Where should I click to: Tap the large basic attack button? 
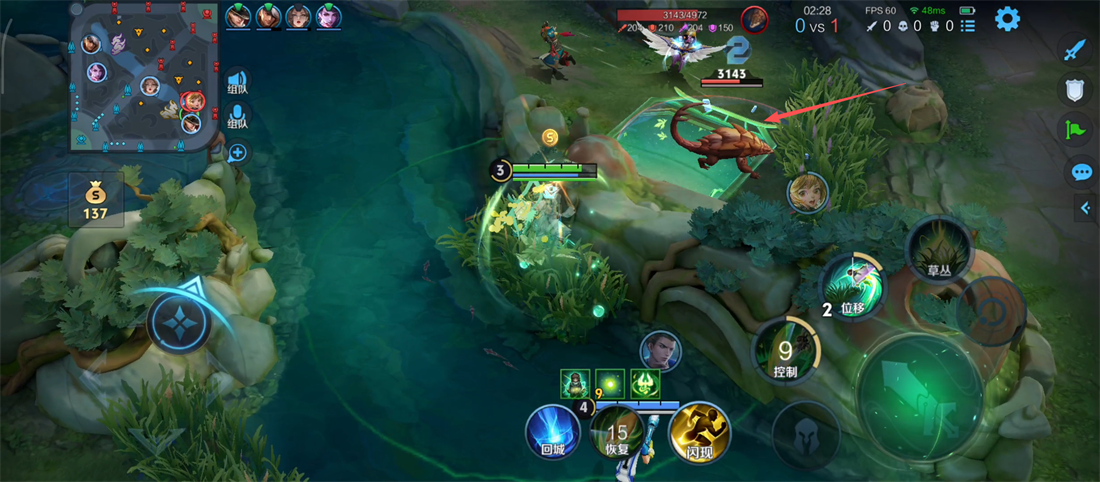point(919,398)
